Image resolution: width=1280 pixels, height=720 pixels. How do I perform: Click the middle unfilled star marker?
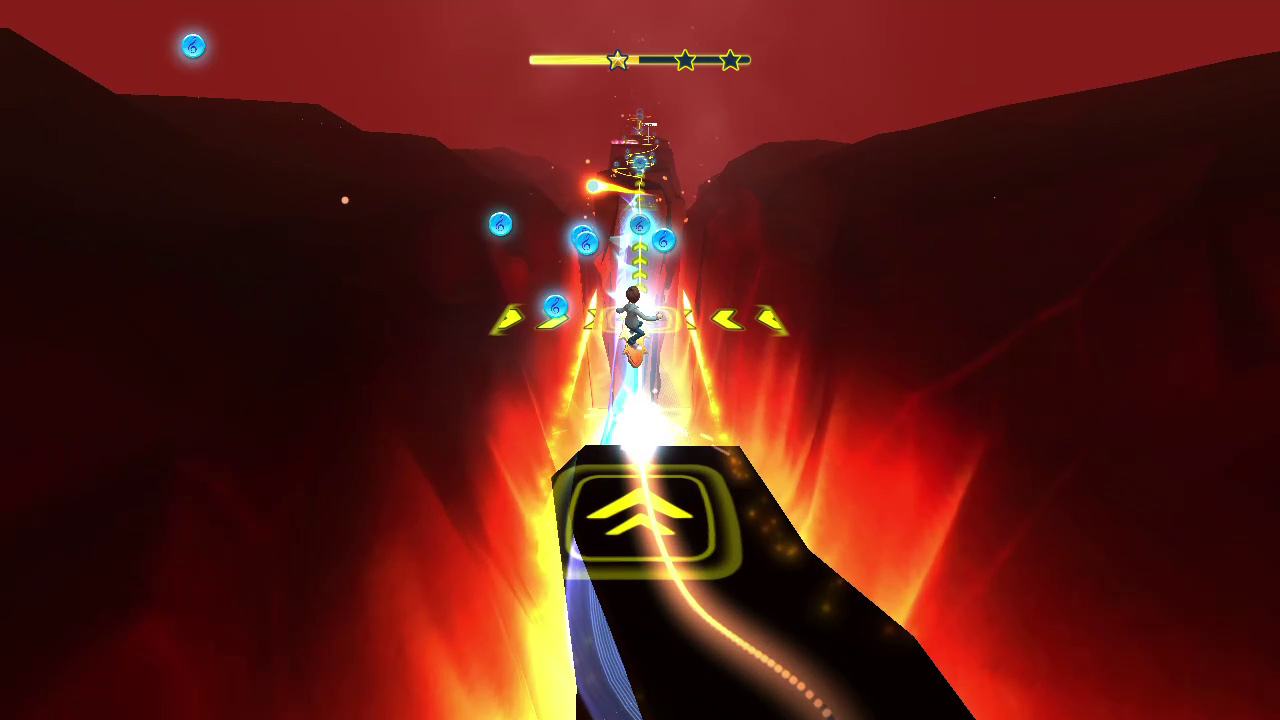tap(684, 59)
